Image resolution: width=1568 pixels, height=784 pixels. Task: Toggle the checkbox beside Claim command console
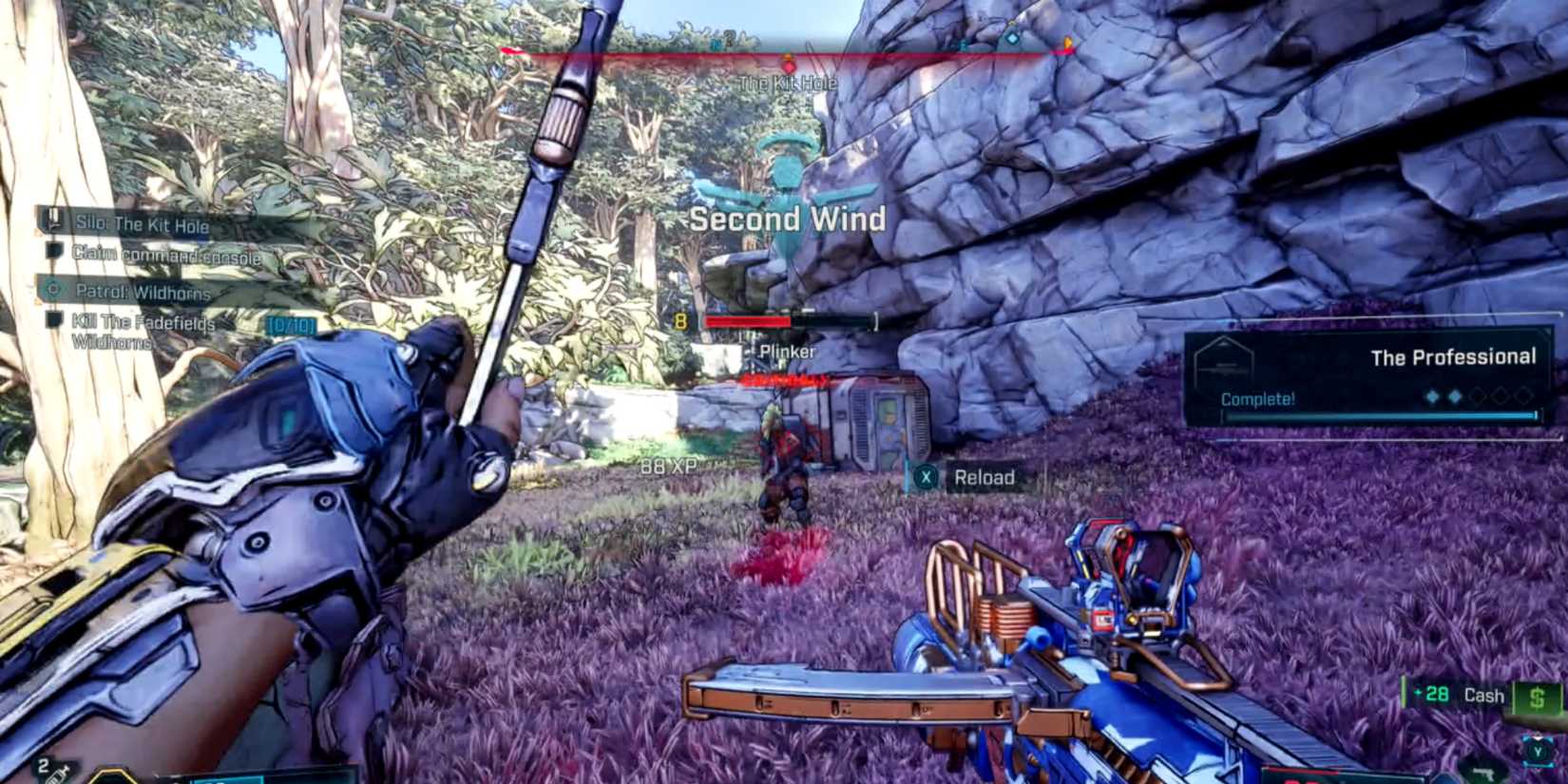point(54,252)
